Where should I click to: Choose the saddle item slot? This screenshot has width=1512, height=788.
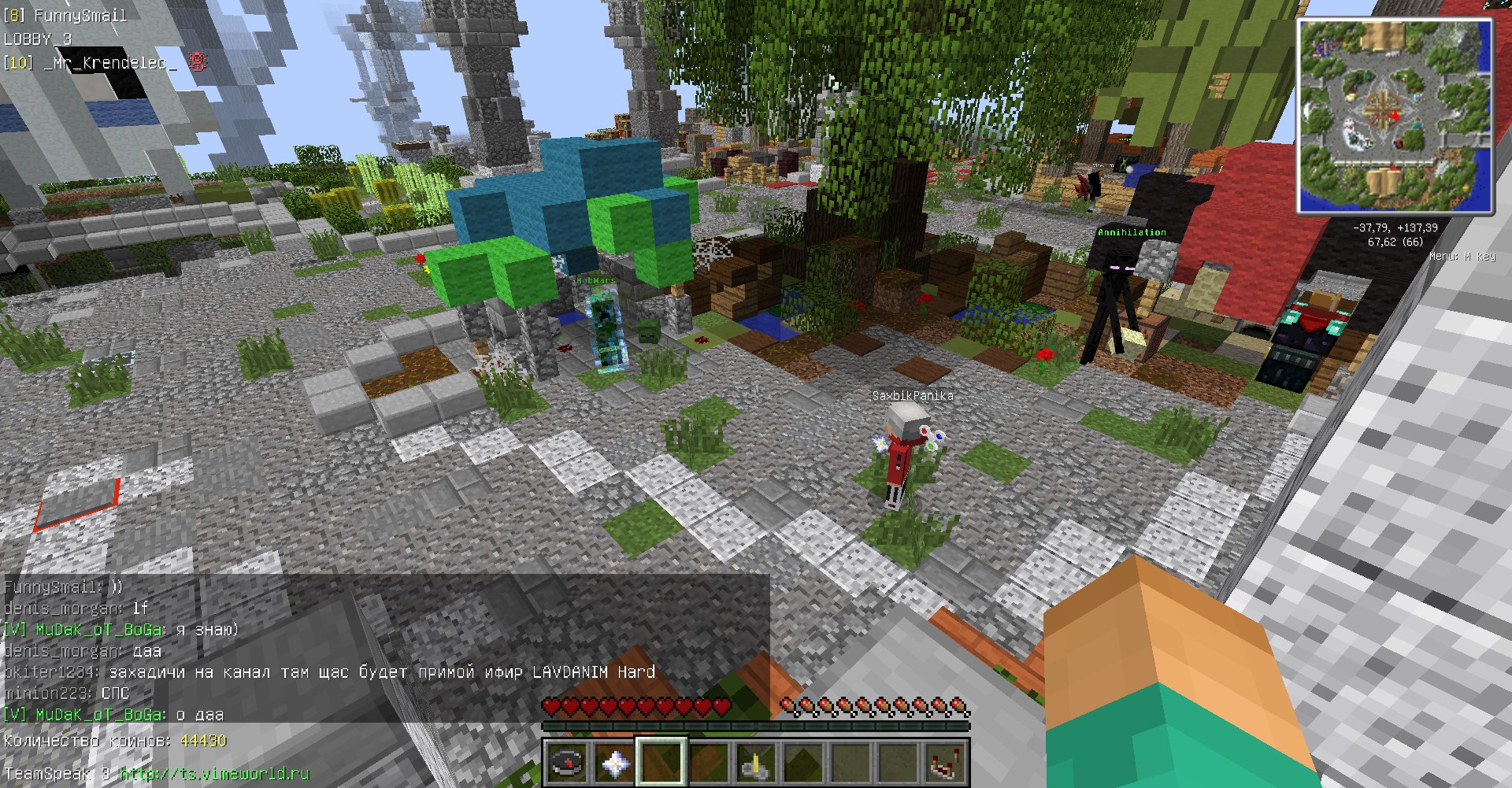point(755,762)
